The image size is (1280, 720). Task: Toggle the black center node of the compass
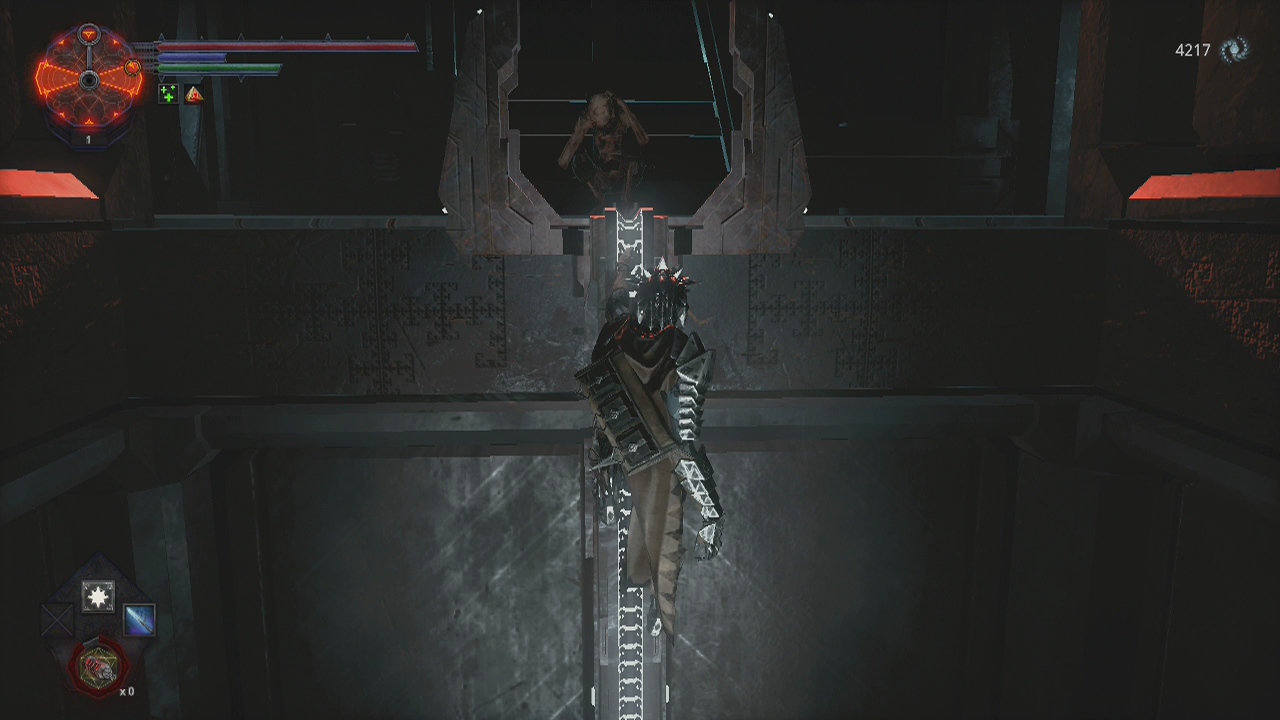pyautogui.click(x=88, y=80)
